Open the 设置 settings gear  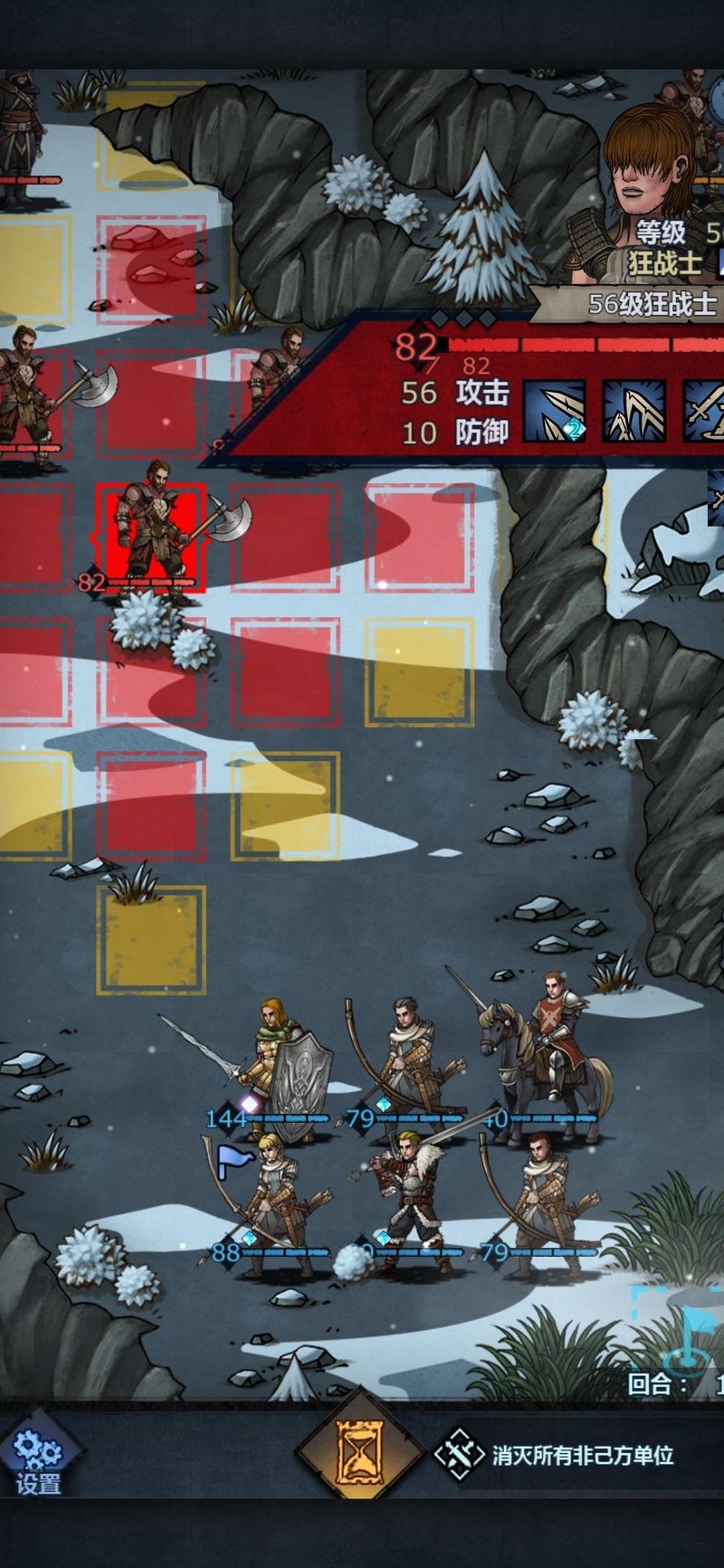coord(38,1456)
